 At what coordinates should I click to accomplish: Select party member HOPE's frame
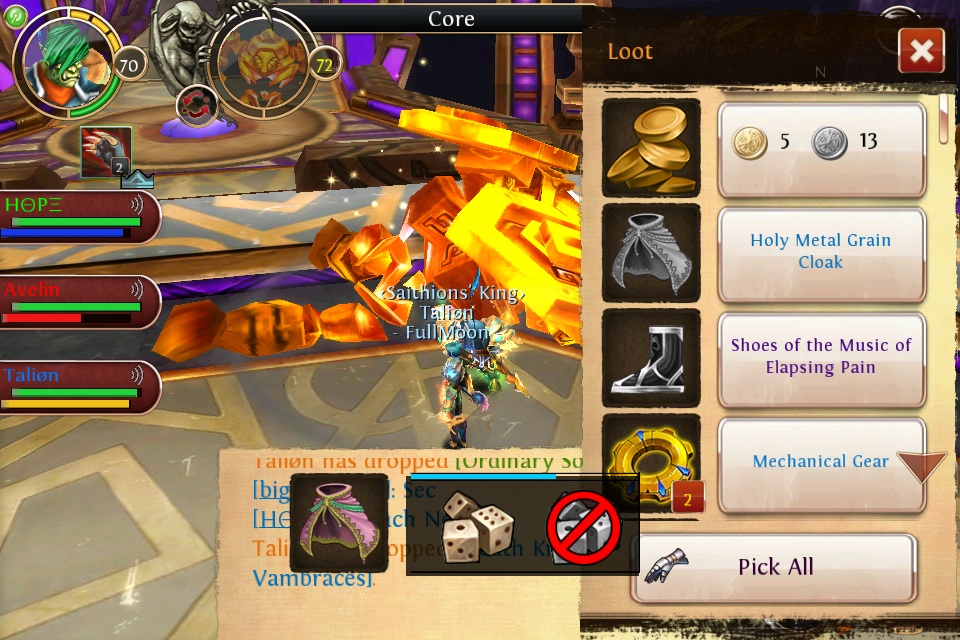(78, 217)
